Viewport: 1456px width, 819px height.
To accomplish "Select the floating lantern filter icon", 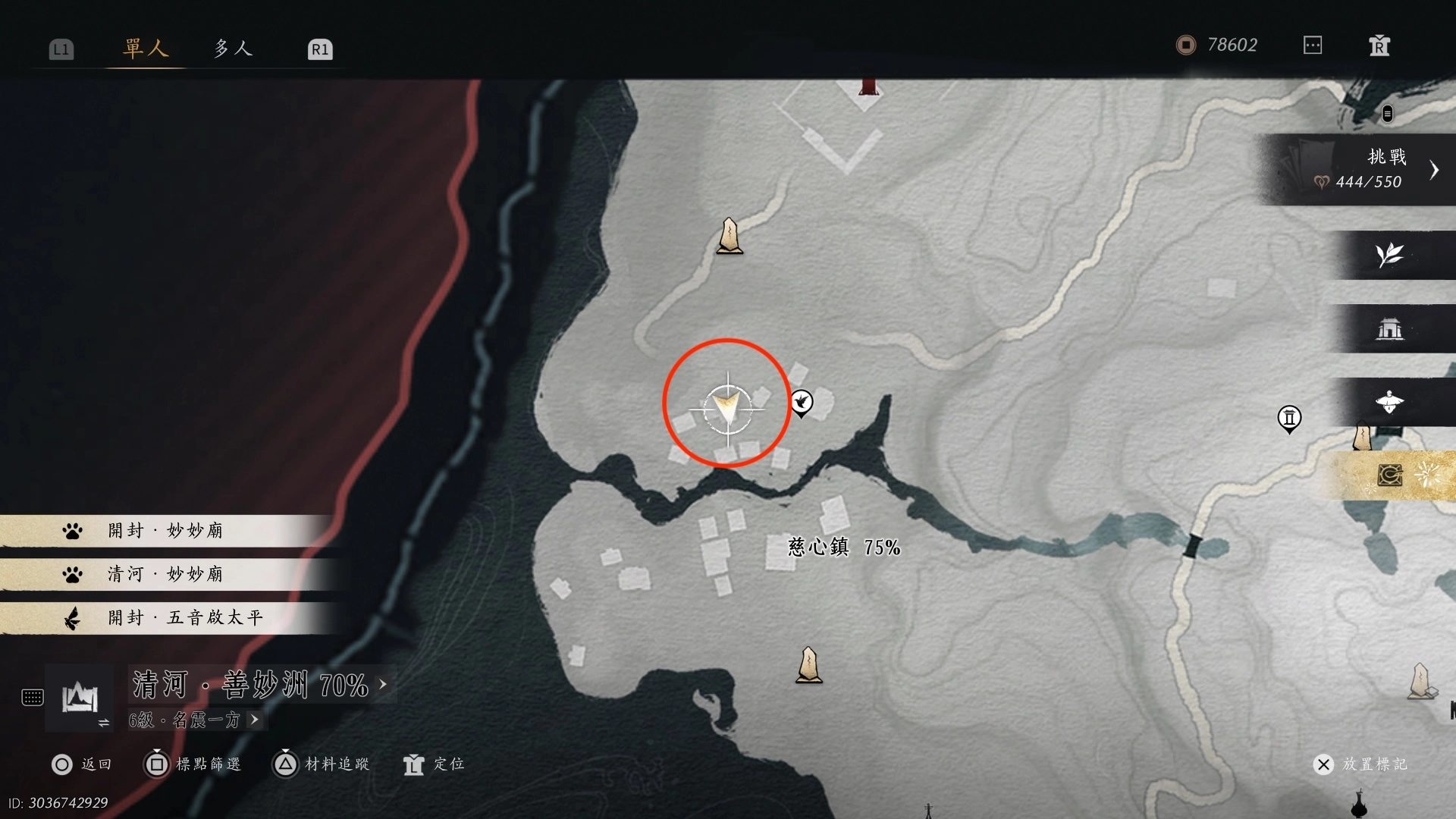I will (1389, 402).
